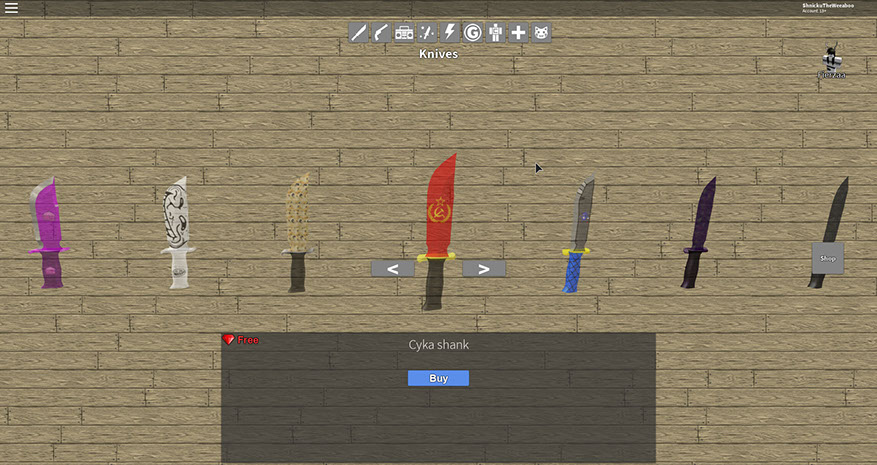Screen dimensions: 877x465
Task: Click the plus sign category icon
Action: pyautogui.click(x=518, y=33)
